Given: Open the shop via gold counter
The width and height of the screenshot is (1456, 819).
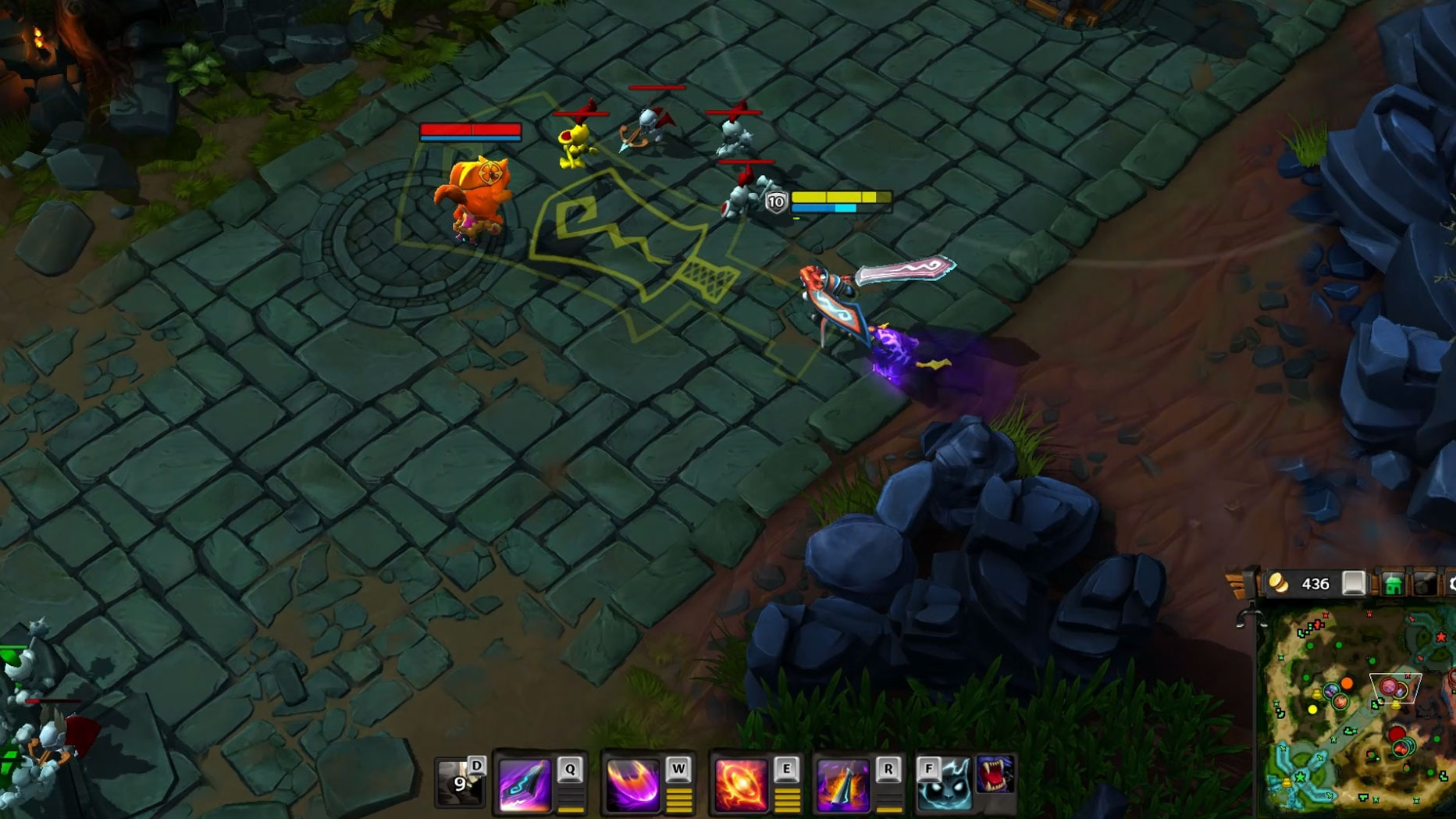Looking at the screenshot, I should click(x=1301, y=584).
